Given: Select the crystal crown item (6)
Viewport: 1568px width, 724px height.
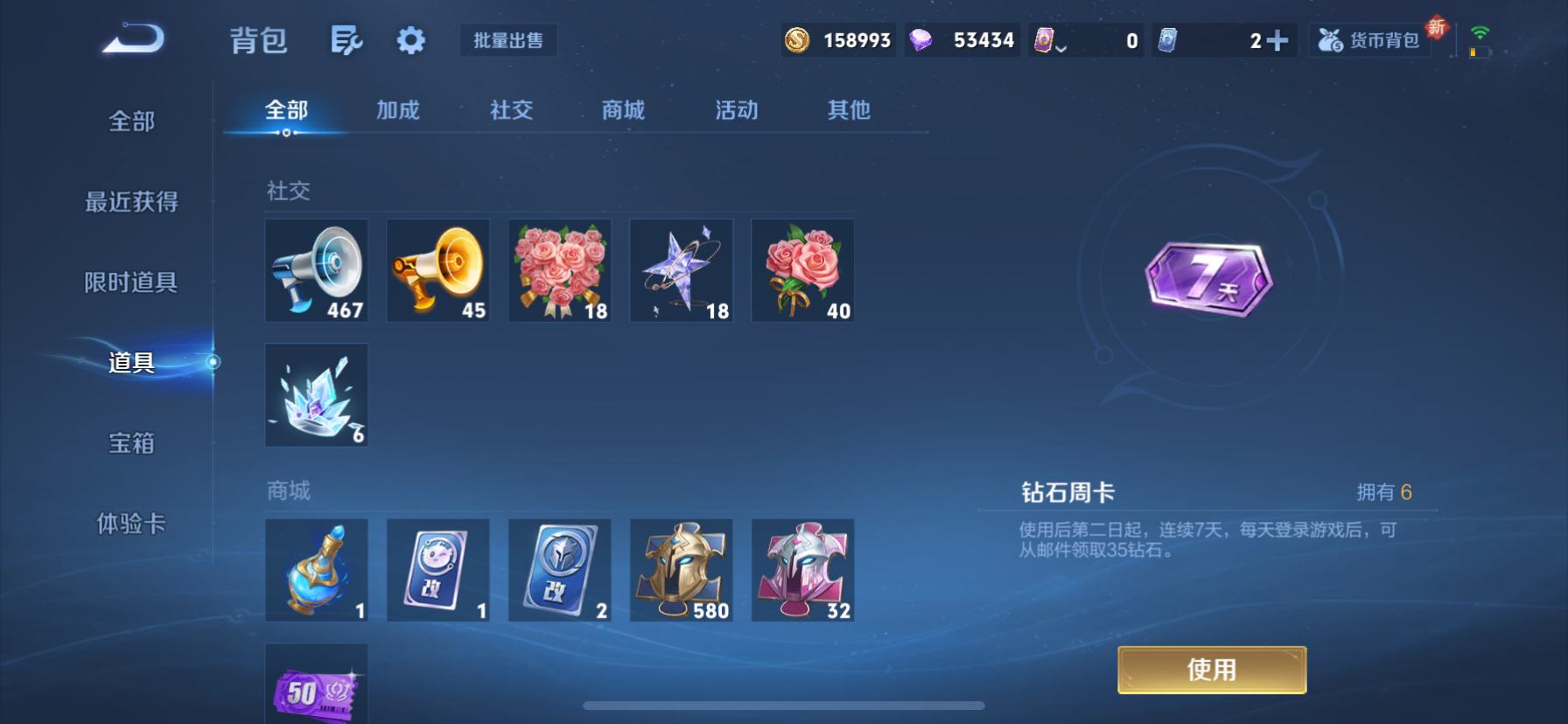Looking at the screenshot, I should [316, 395].
